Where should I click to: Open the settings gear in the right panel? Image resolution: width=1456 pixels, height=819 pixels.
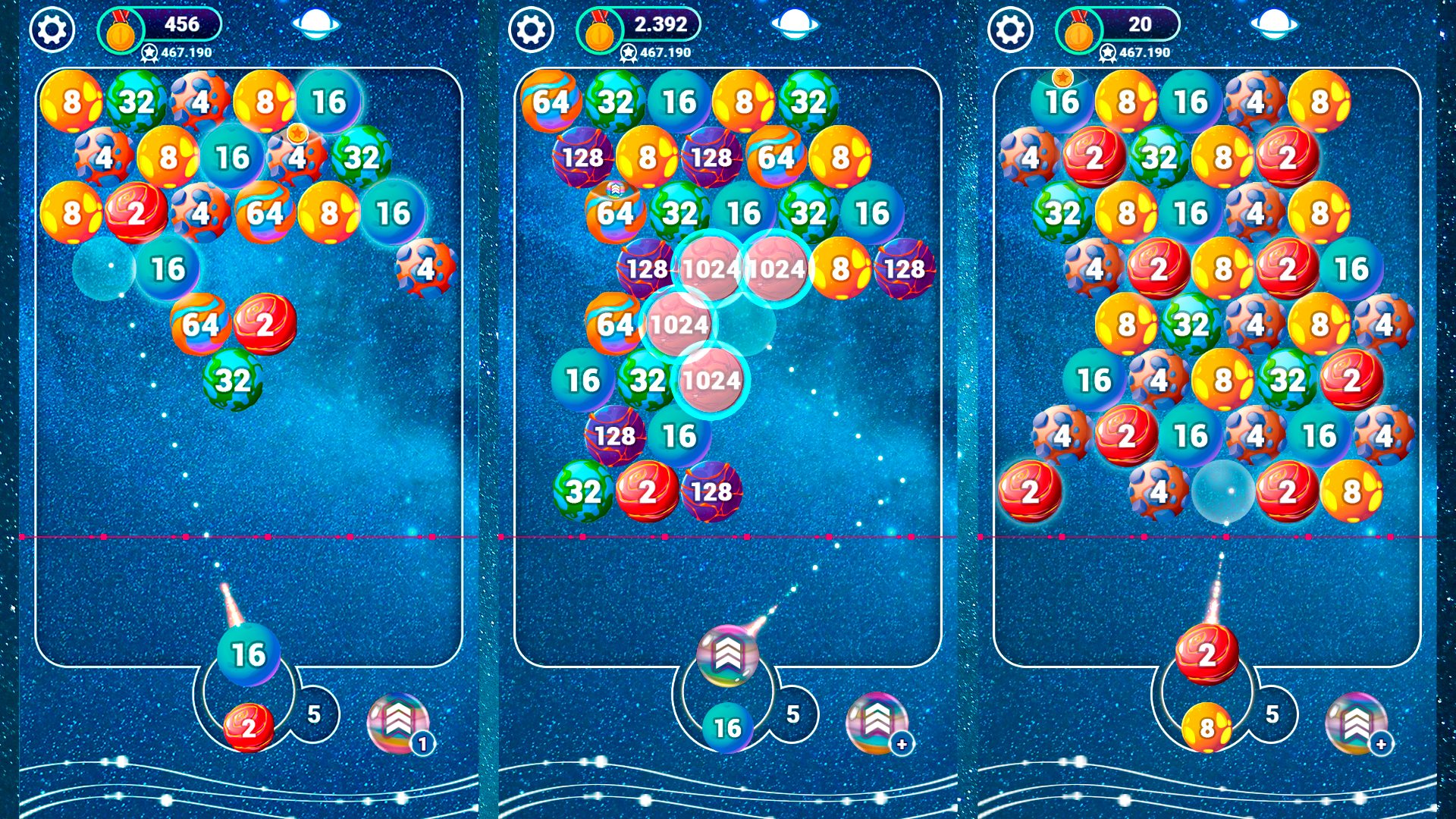point(1009,30)
